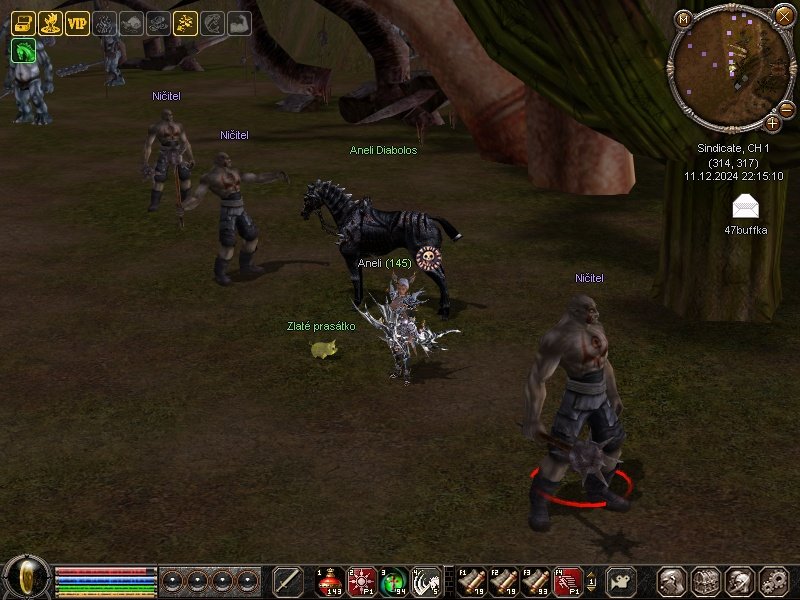Open the system options gear button
The height and width of the screenshot is (600, 800).
coord(775,581)
